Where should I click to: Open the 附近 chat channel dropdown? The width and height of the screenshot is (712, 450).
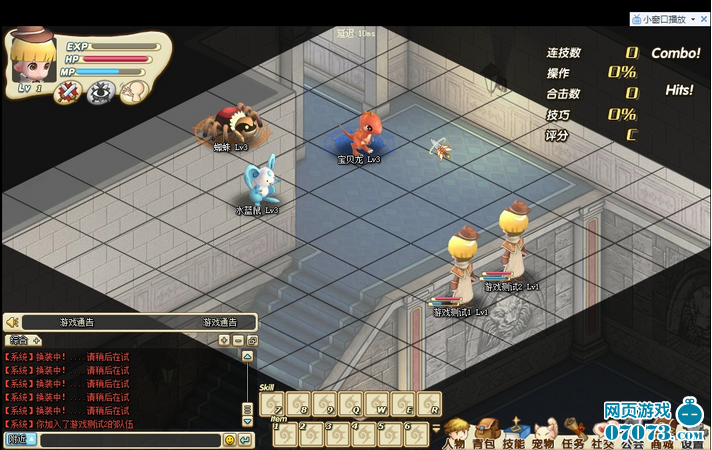click(20, 440)
